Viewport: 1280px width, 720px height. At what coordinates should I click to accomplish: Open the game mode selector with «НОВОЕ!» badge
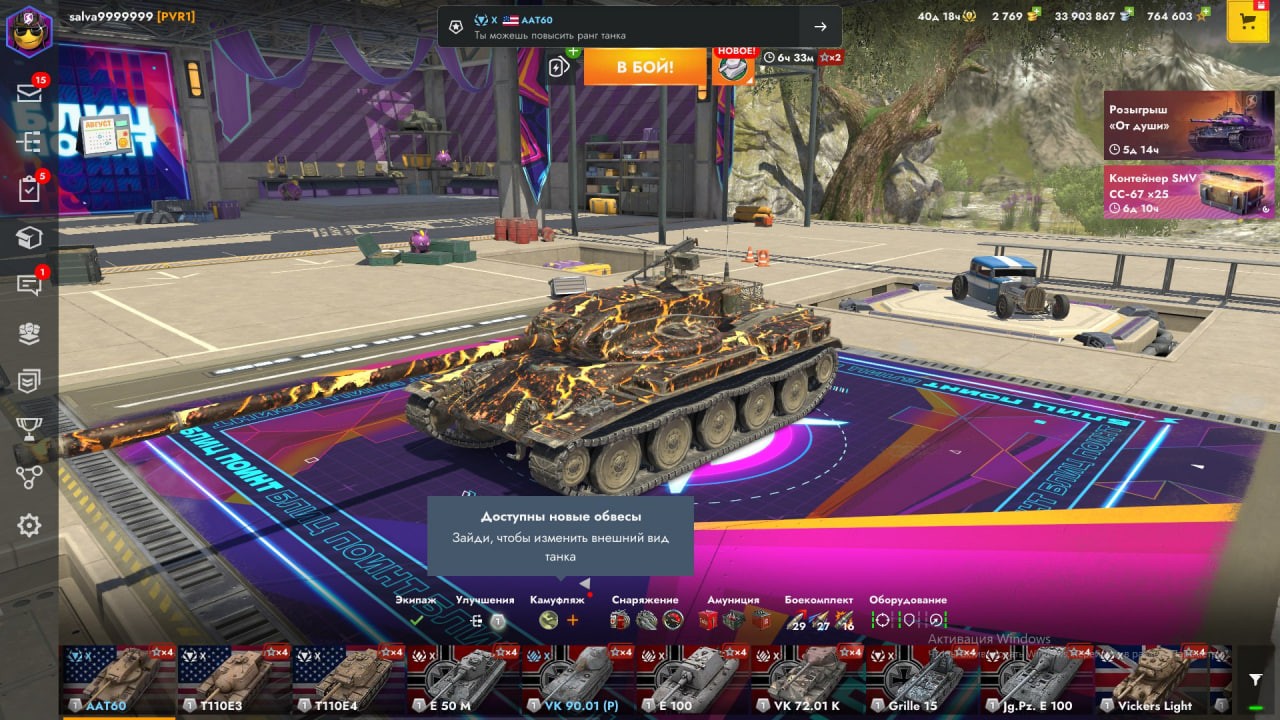point(733,67)
